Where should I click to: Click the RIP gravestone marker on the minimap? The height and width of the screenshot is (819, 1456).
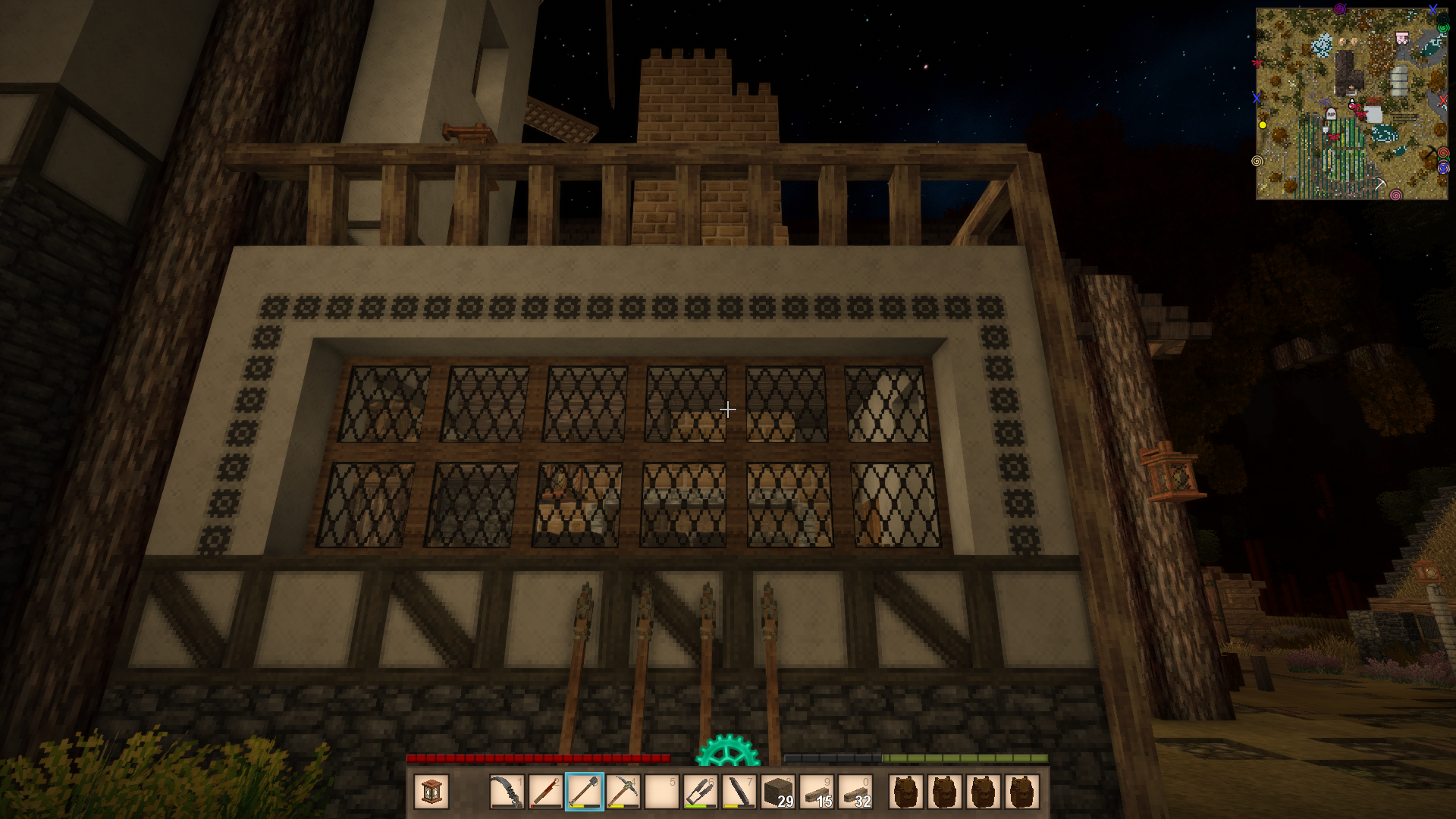pos(1330,114)
